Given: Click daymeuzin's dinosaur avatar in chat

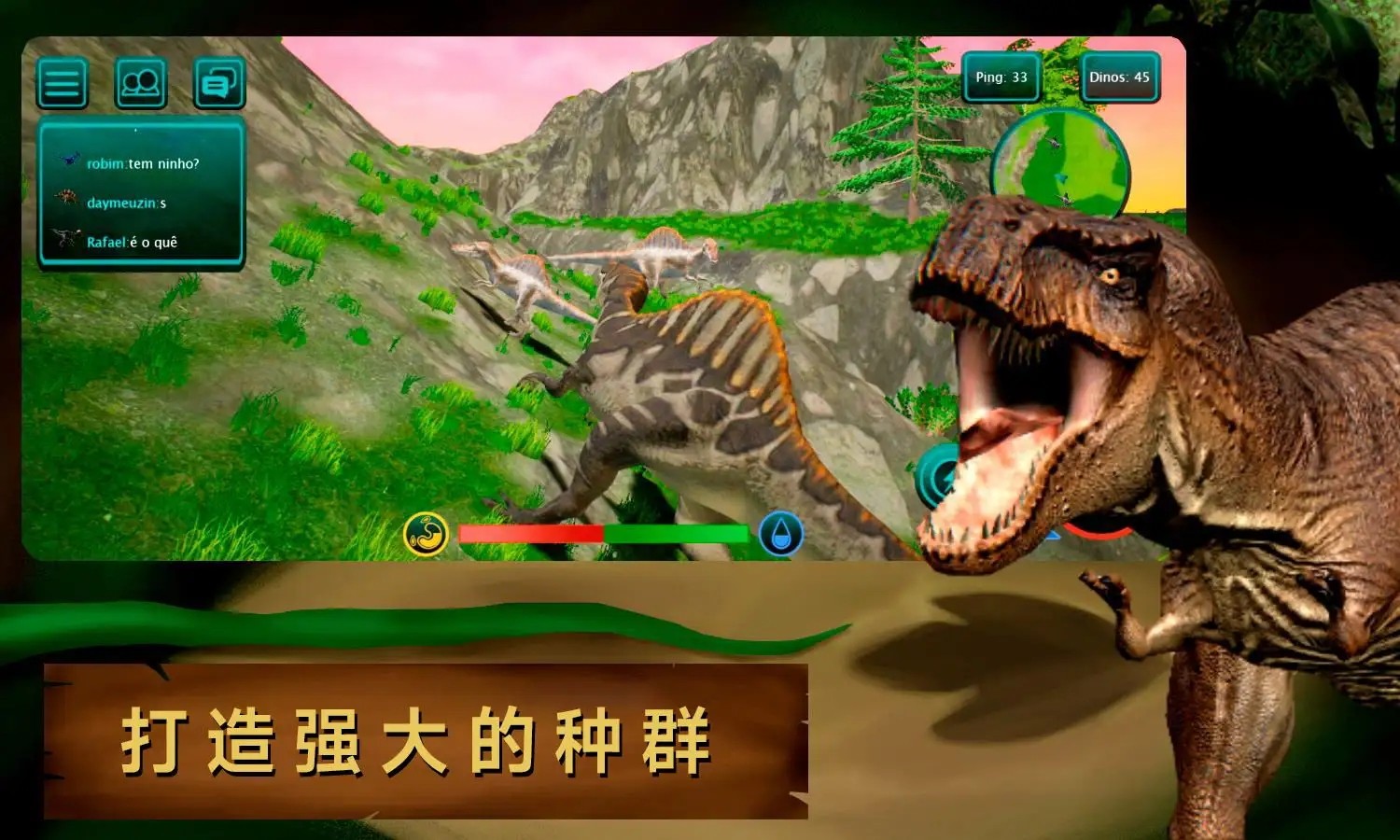Looking at the screenshot, I should [x=67, y=199].
